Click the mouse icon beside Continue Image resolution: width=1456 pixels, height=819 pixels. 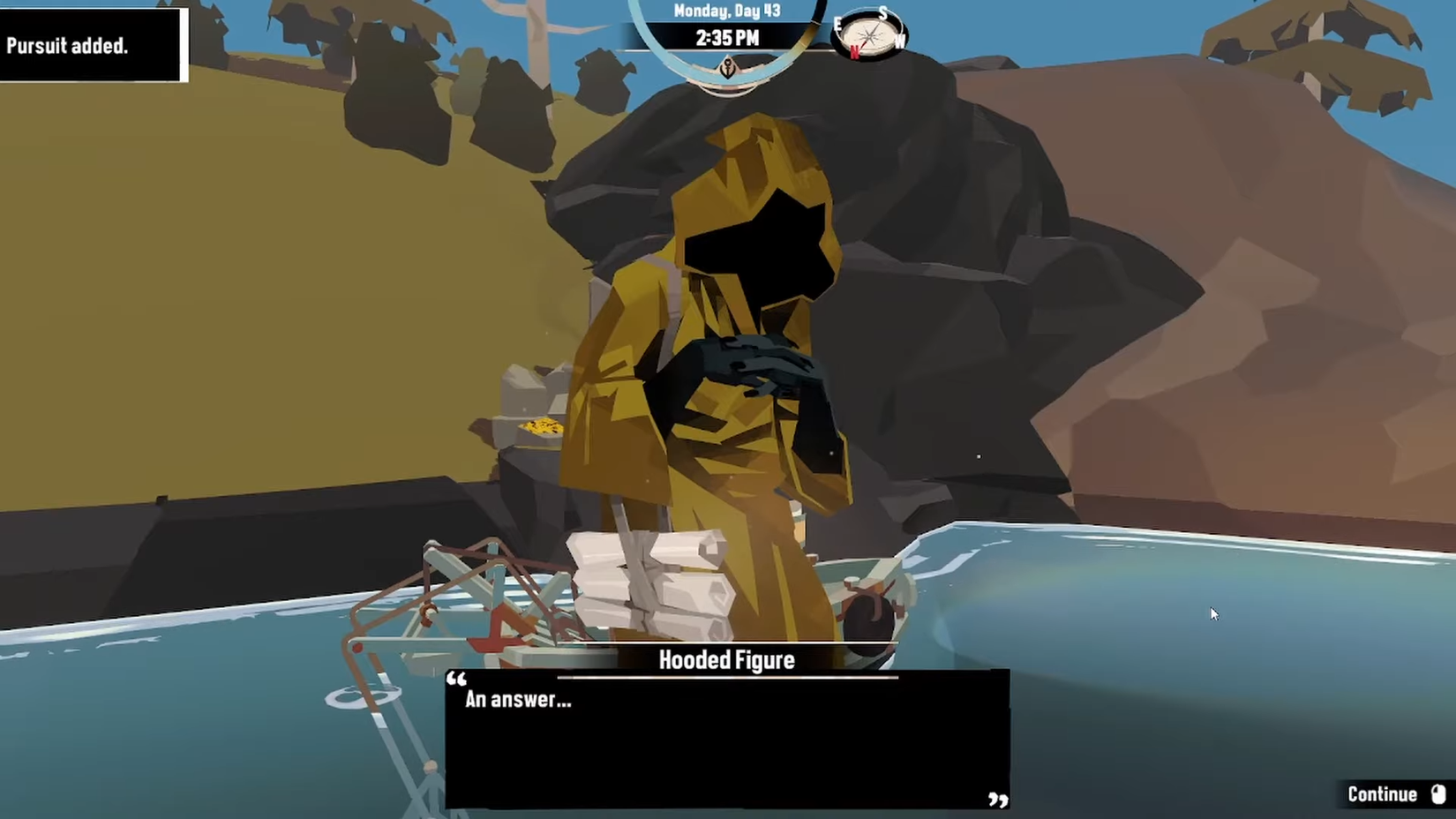[1439, 793]
